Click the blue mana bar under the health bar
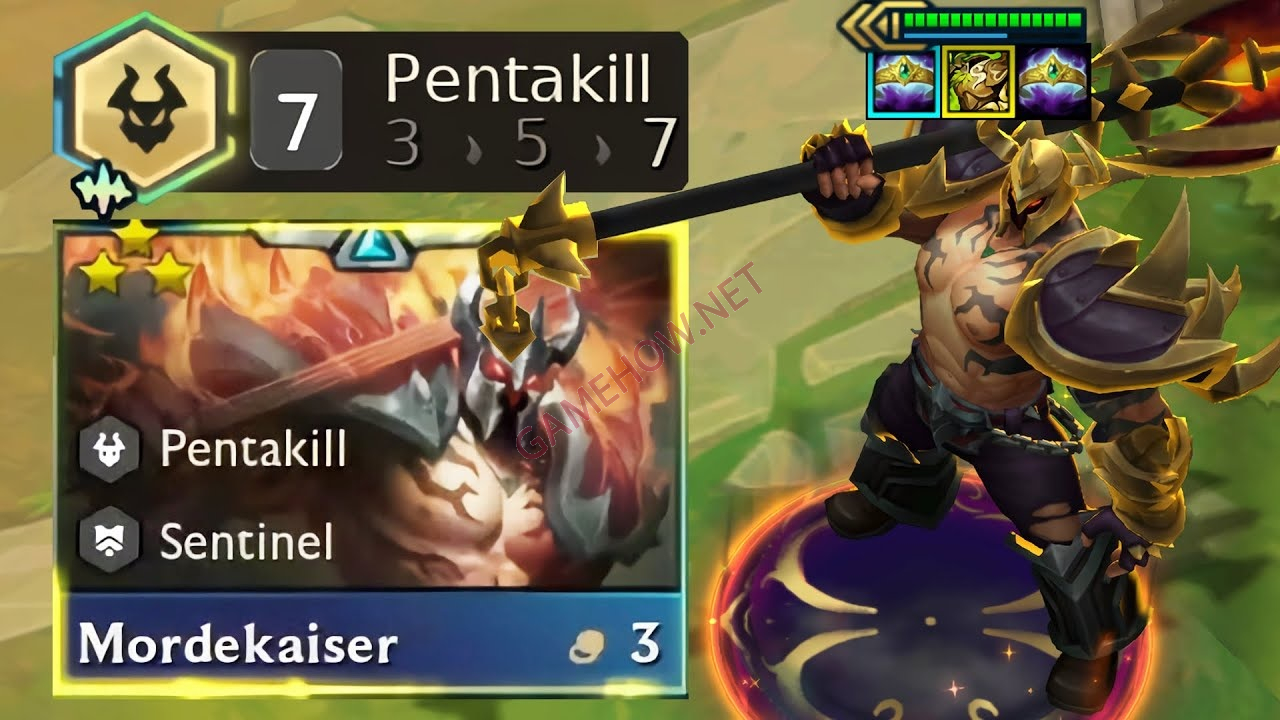The width and height of the screenshot is (1280, 720). [x=953, y=35]
